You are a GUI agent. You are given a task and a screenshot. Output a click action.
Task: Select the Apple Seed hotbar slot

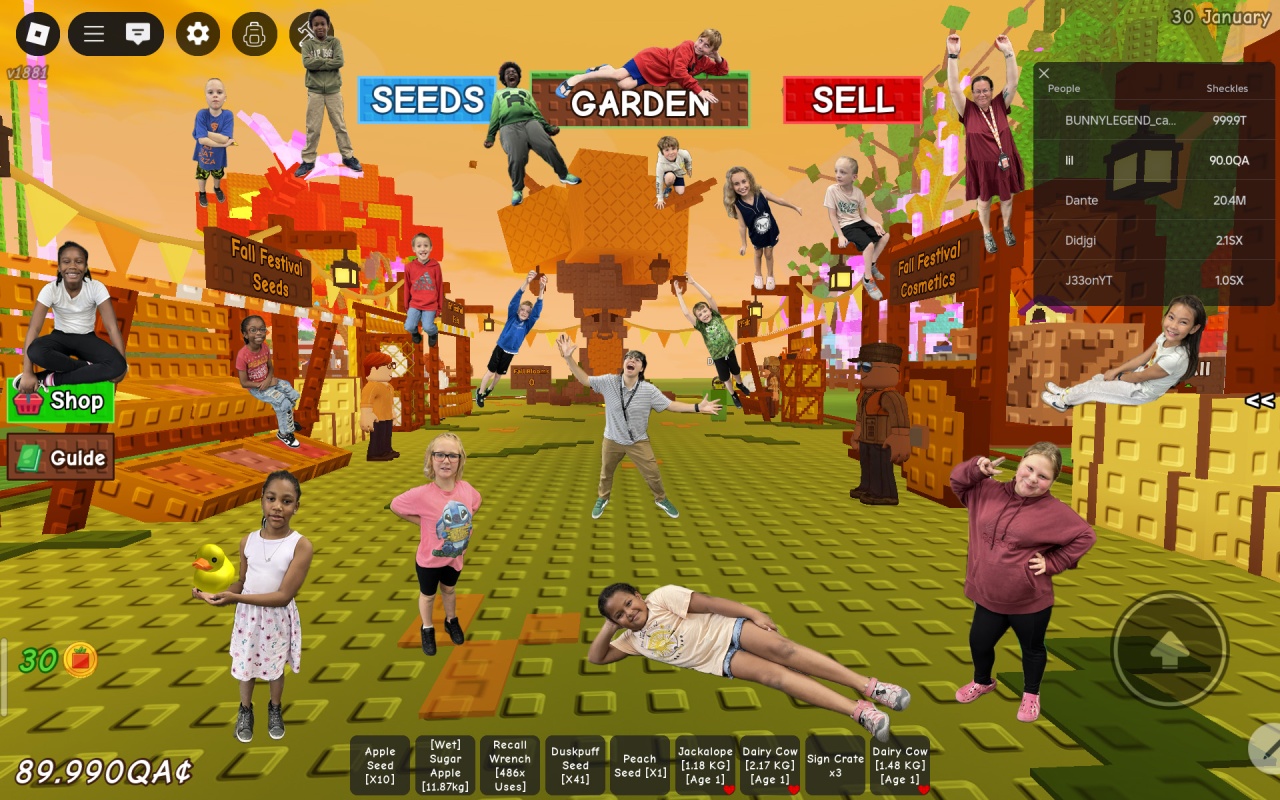coord(380,765)
